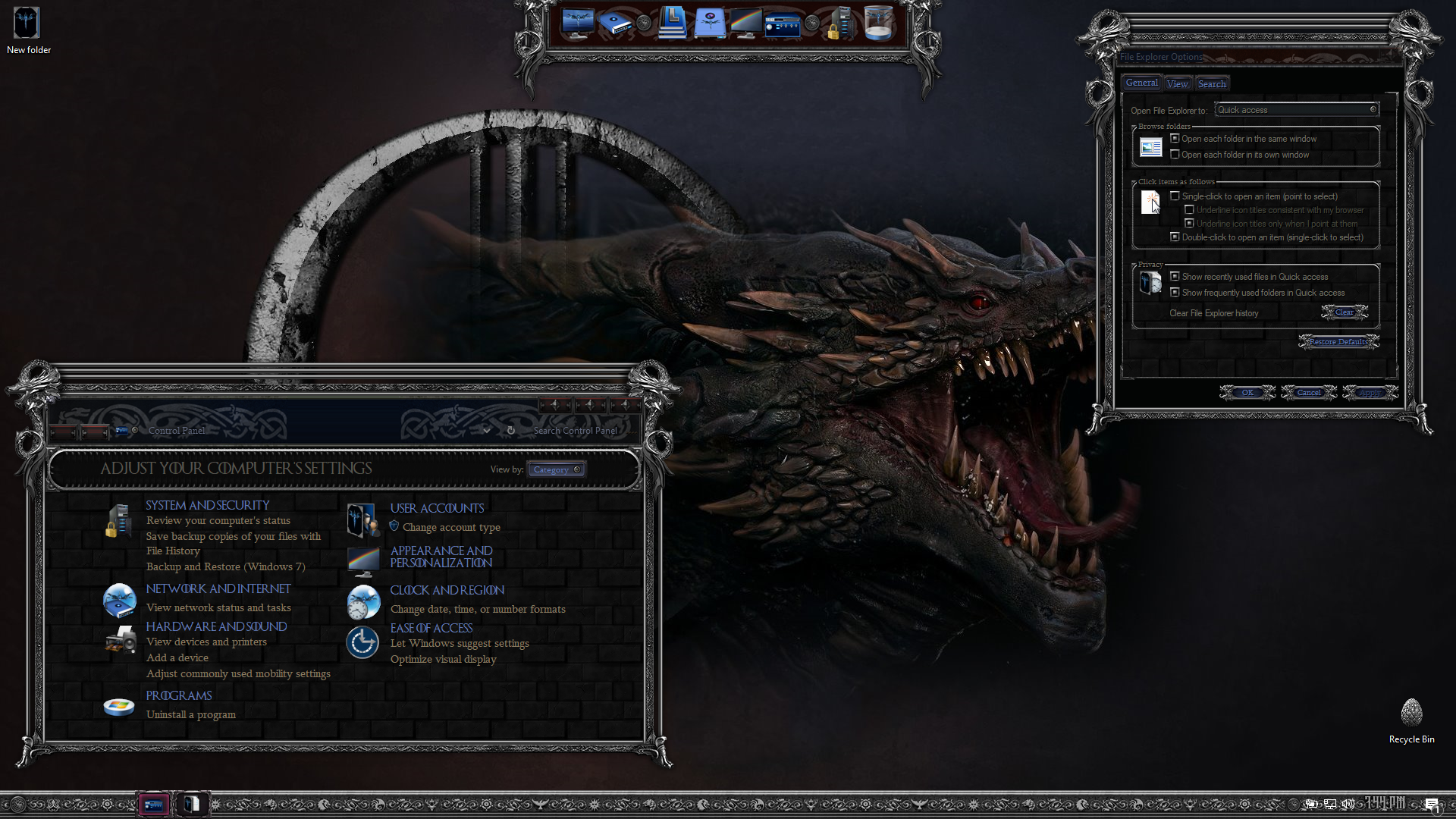Image resolution: width=1456 pixels, height=819 pixels.
Task: Clear File Explorer history
Action: [x=1344, y=312]
